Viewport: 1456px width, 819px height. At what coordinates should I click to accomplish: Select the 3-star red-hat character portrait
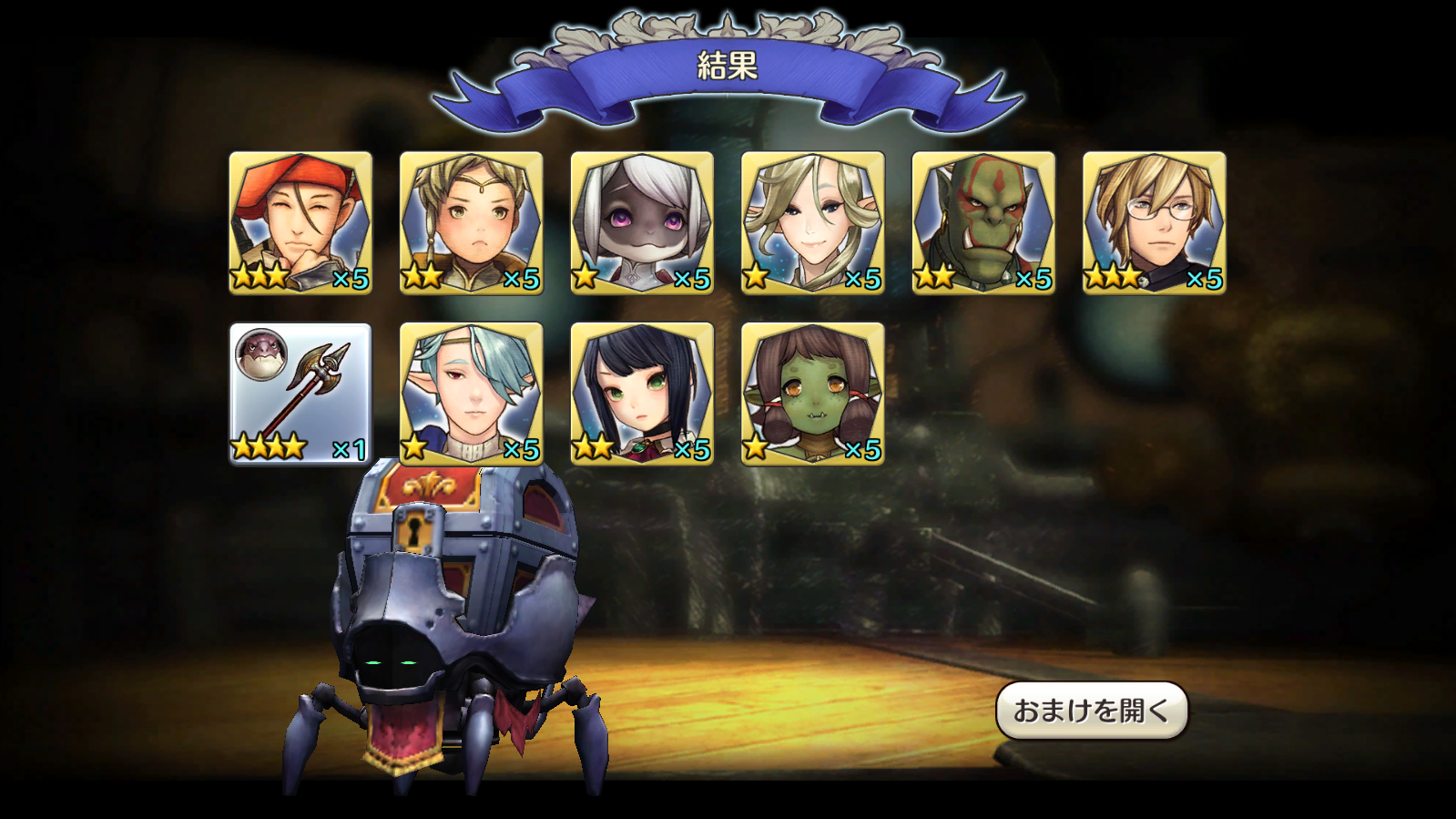tap(299, 219)
